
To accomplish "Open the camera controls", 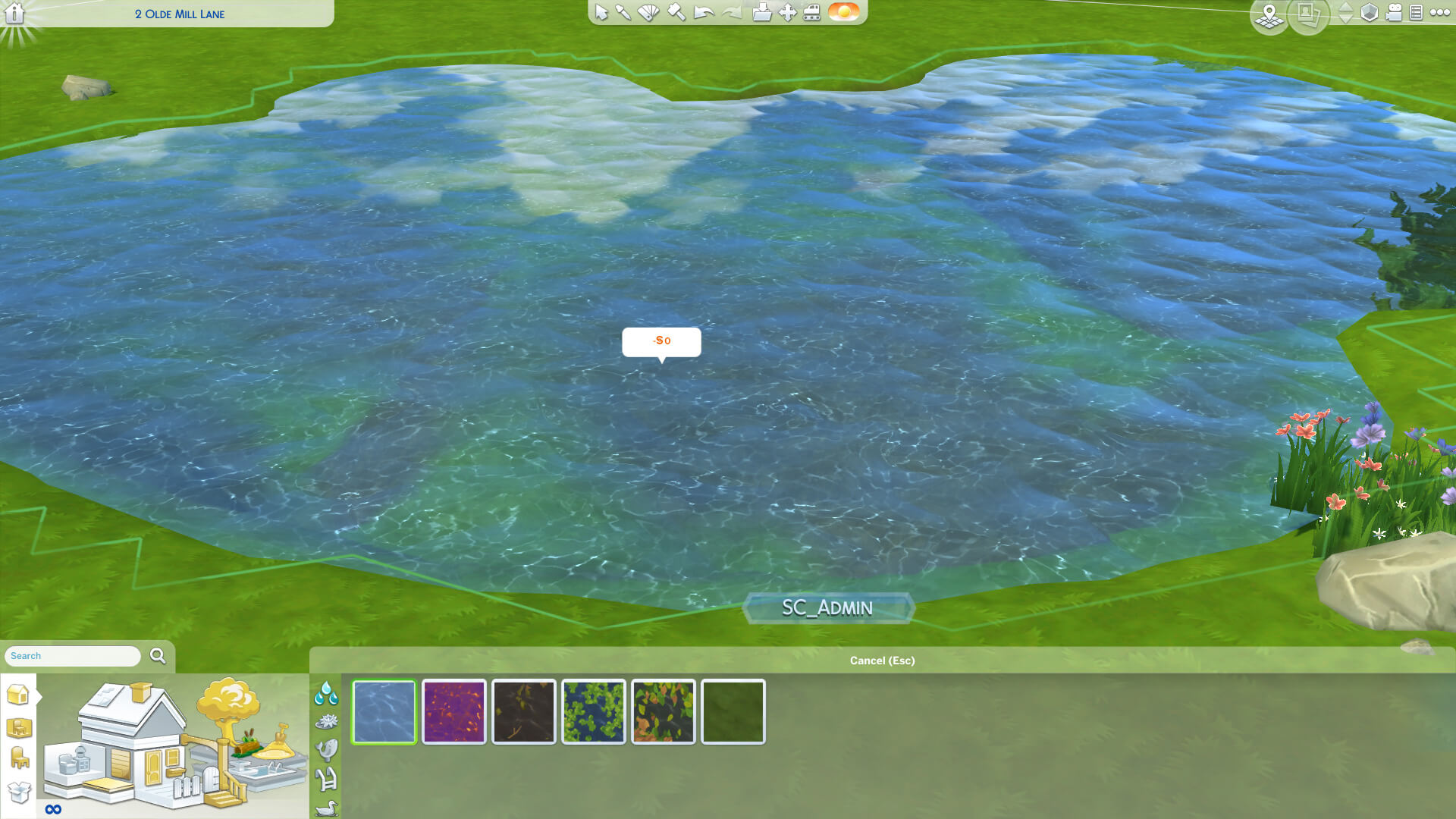I will (x=1394, y=13).
